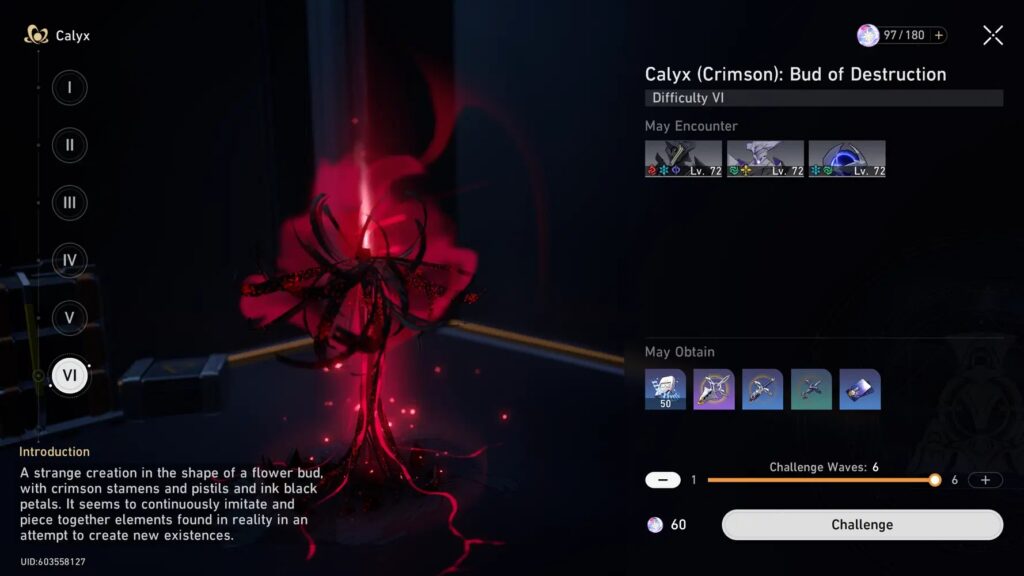Viewport: 1024px width, 576px height.
Task: Switch to difficulty V
Action: pos(69,318)
